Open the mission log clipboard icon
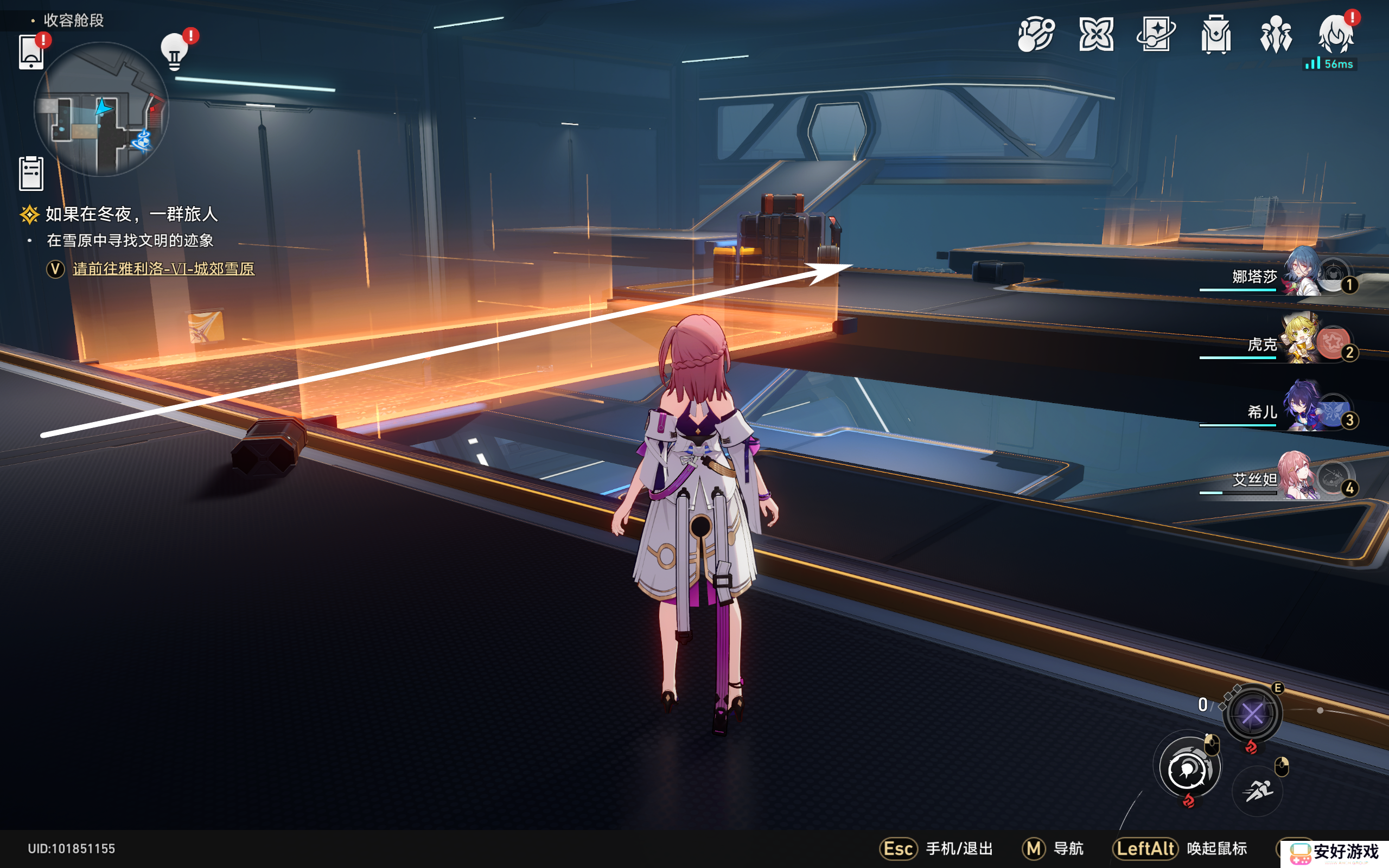1389x868 pixels. (x=31, y=173)
